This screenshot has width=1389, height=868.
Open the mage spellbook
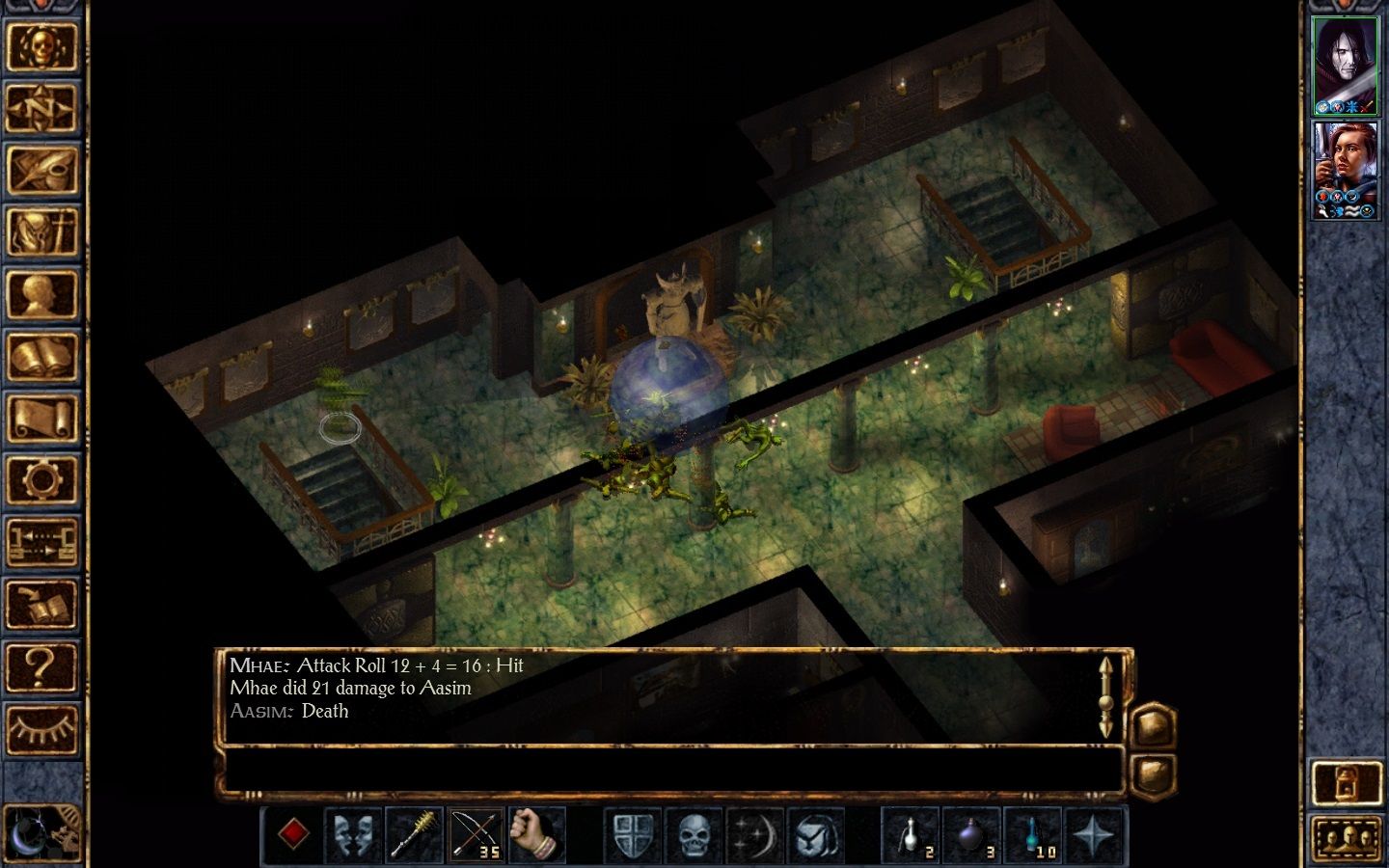coord(41,357)
